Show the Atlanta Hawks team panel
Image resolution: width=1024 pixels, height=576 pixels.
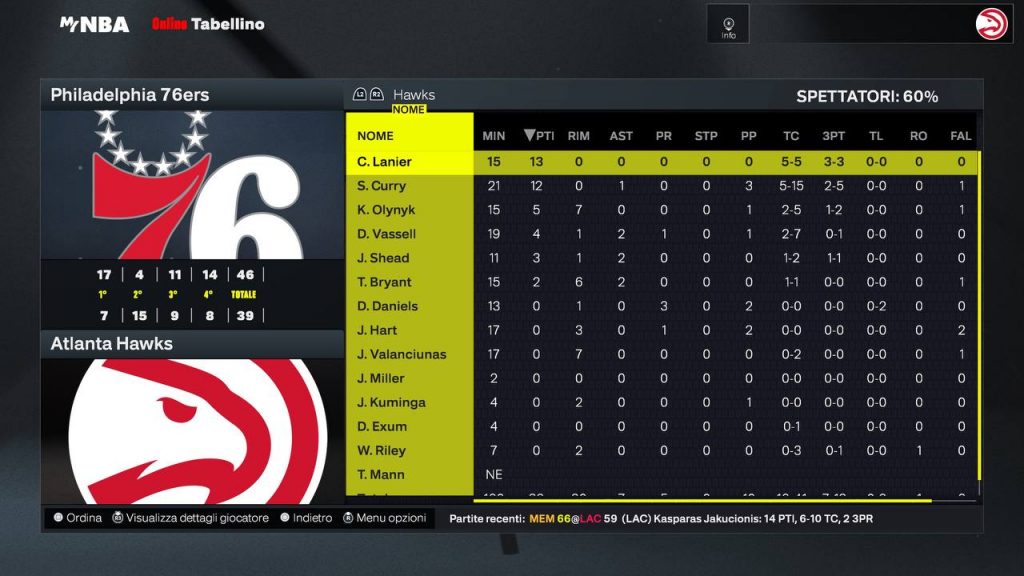[112, 344]
